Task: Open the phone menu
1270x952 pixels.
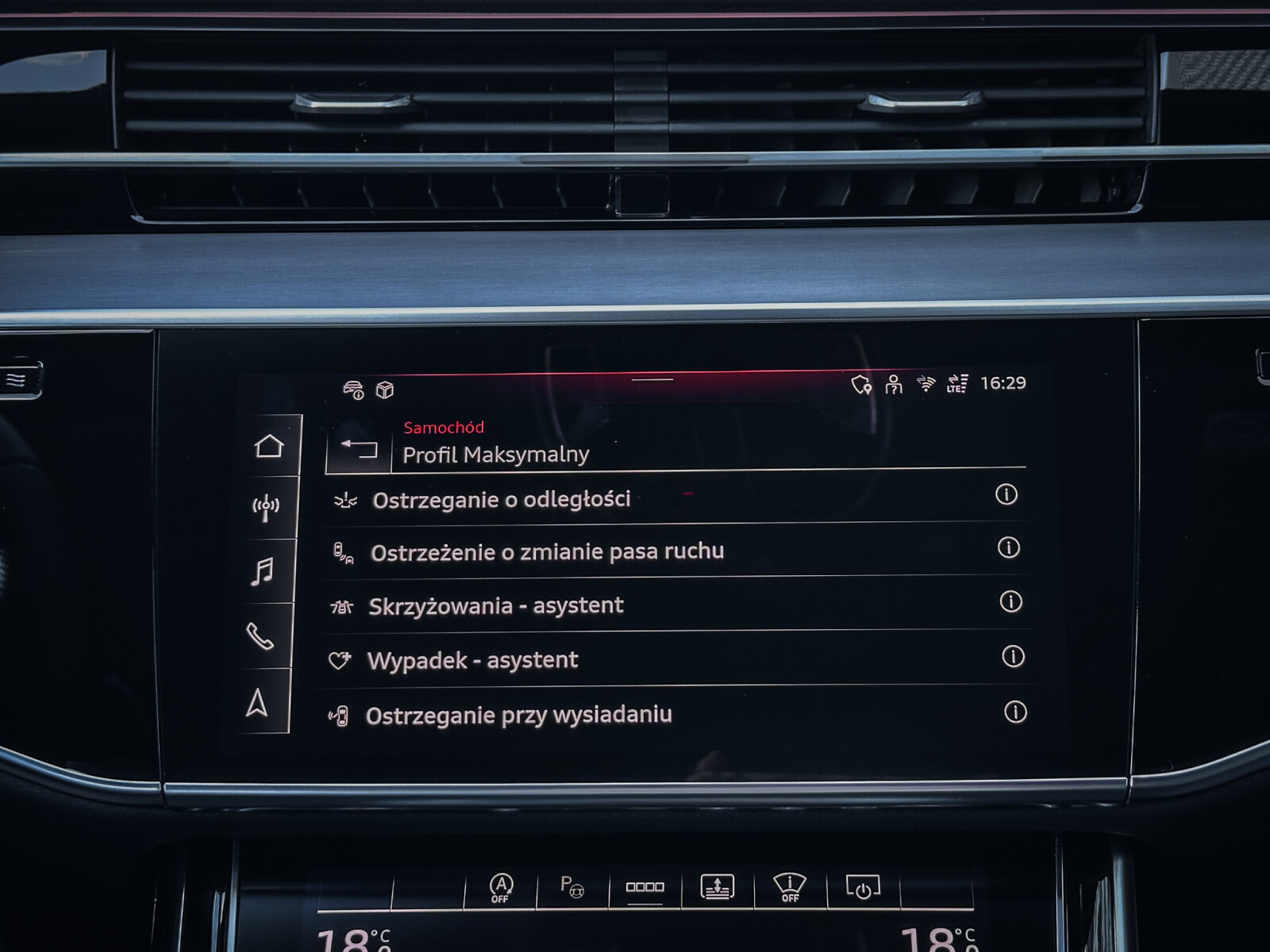Action: click(260, 635)
